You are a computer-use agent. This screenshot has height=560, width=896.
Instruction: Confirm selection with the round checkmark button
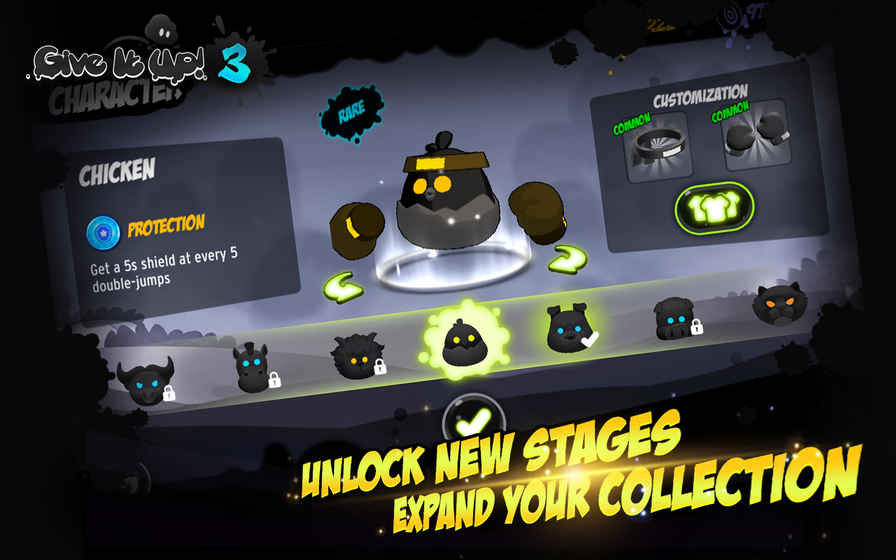[x=472, y=420]
